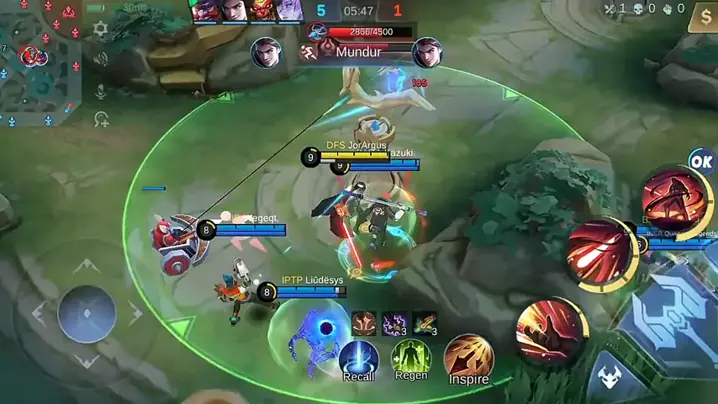The width and height of the screenshot is (718, 404).
Task: Select the hero portrait right of Mundur
Action: click(427, 51)
